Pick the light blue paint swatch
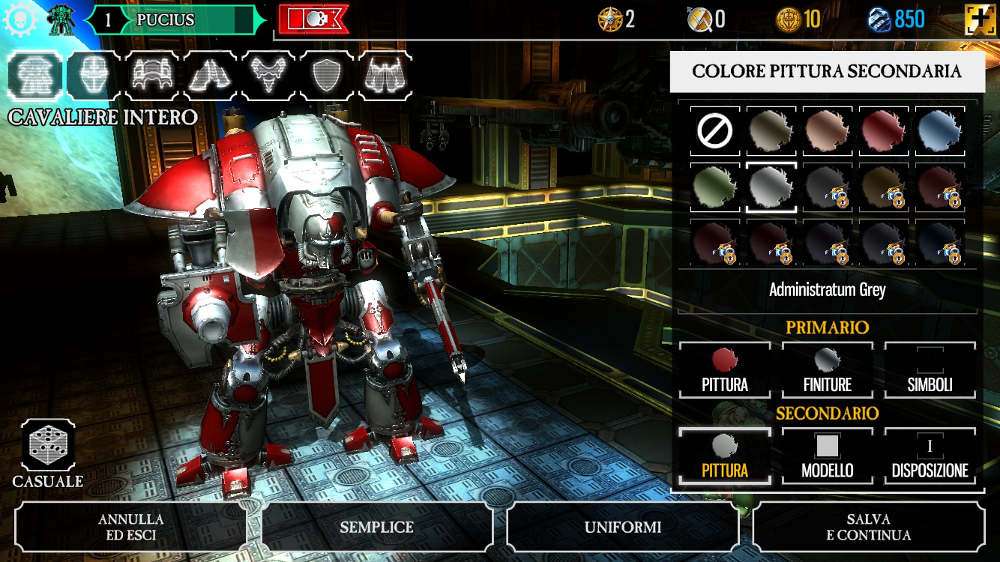The width and height of the screenshot is (1000, 562). click(x=940, y=129)
